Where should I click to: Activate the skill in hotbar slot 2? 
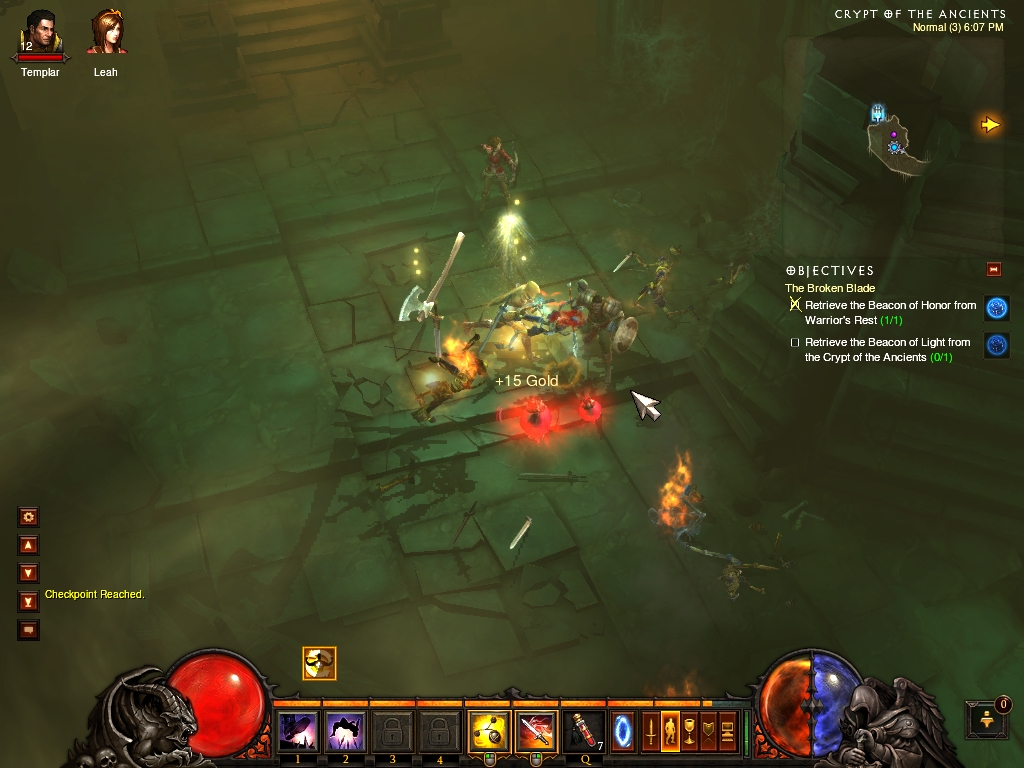345,732
